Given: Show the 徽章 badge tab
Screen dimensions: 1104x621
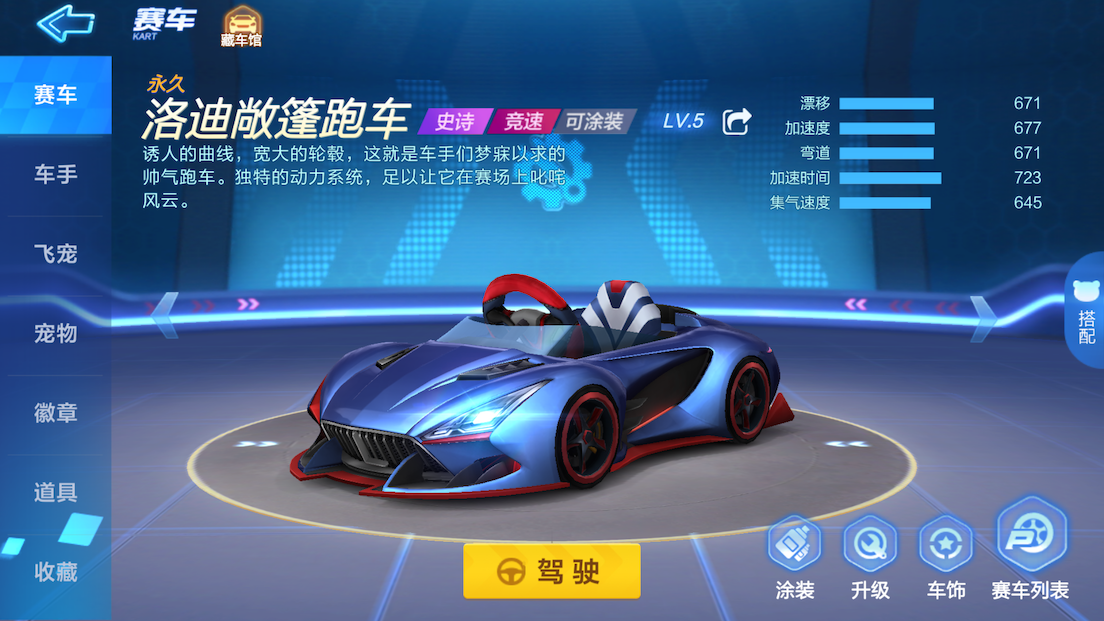Looking at the screenshot, I should (x=56, y=413).
